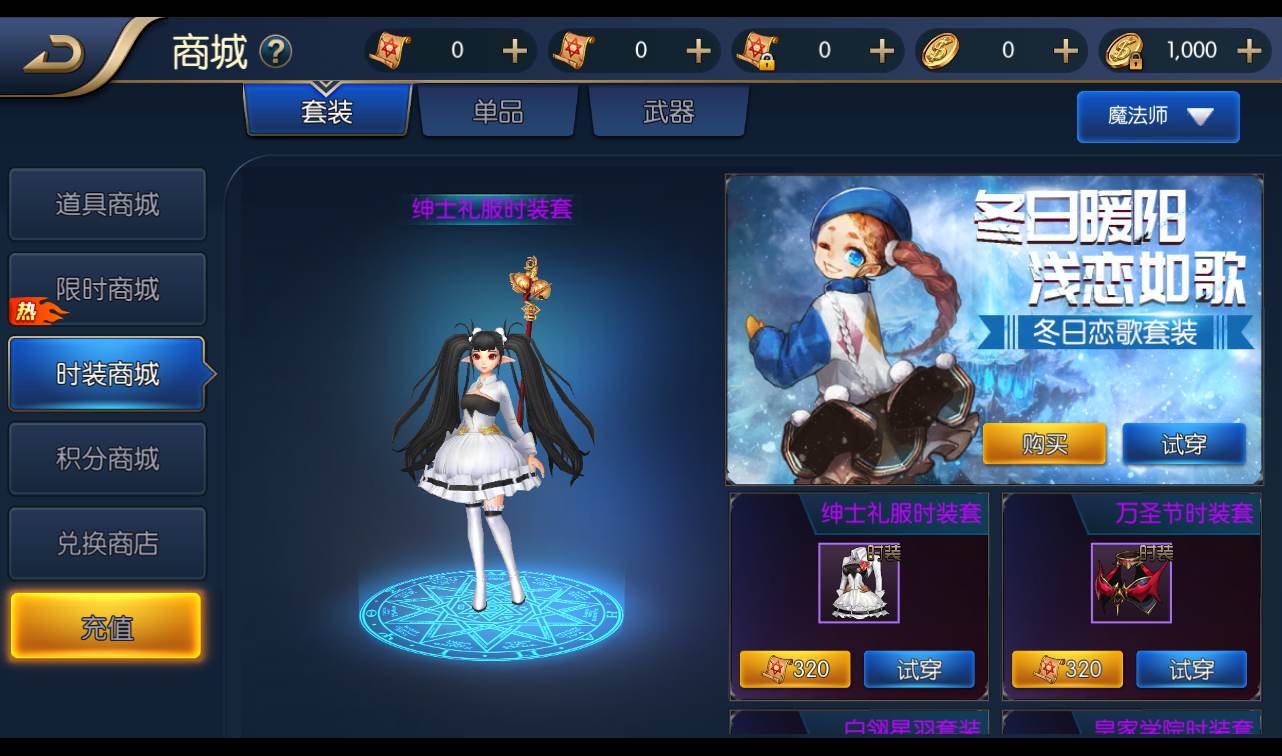Try on the 万圣节时装套 with 试穿
The height and width of the screenshot is (756, 1282).
(1192, 669)
